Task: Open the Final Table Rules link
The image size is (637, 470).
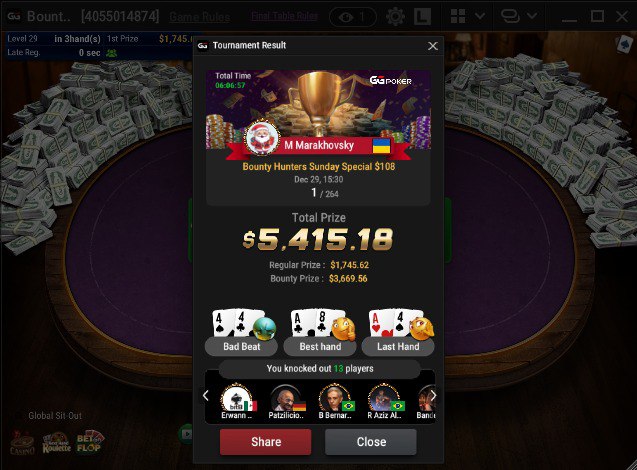Action: coord(283,17)
